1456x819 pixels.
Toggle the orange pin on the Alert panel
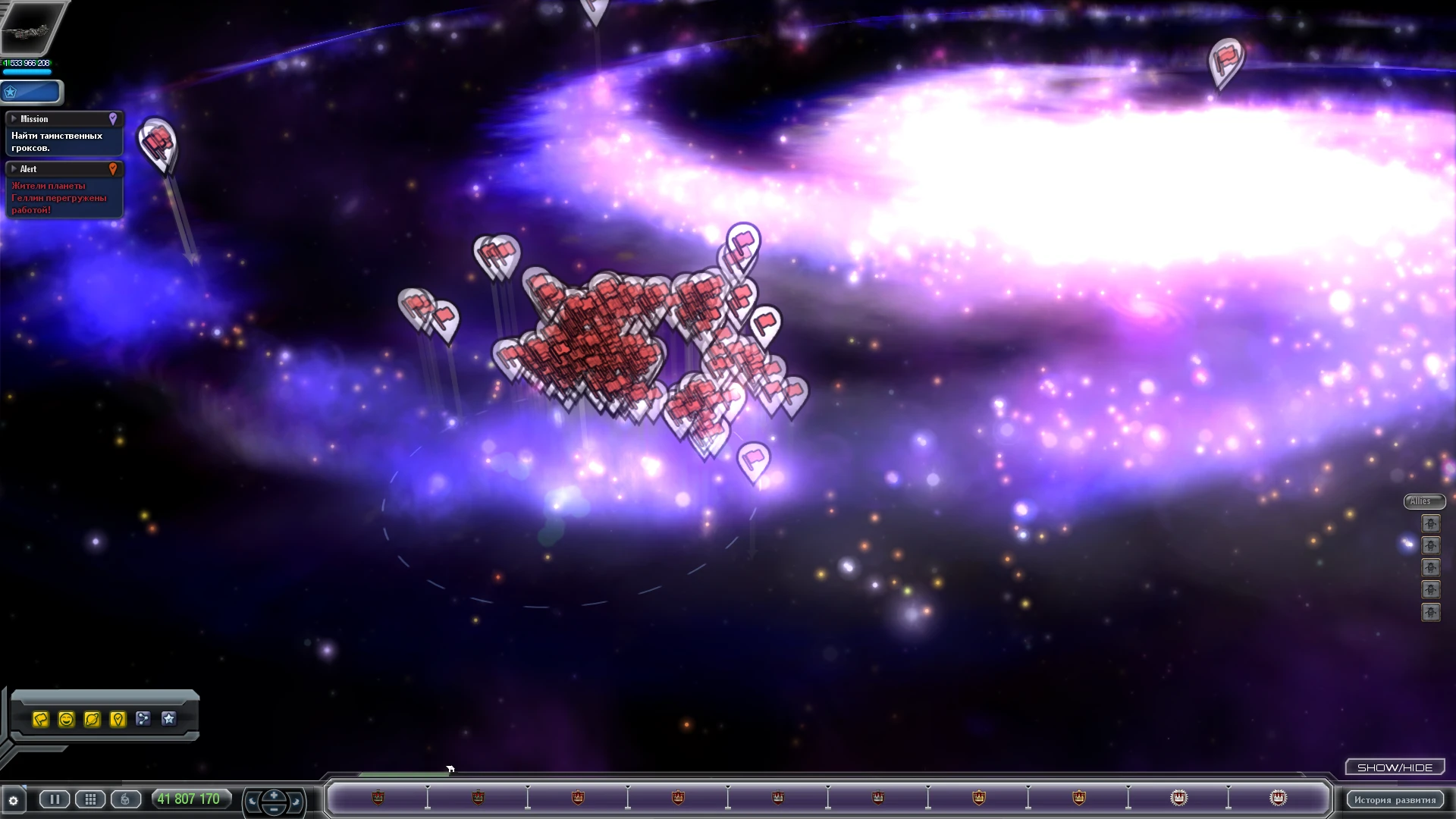115,169
